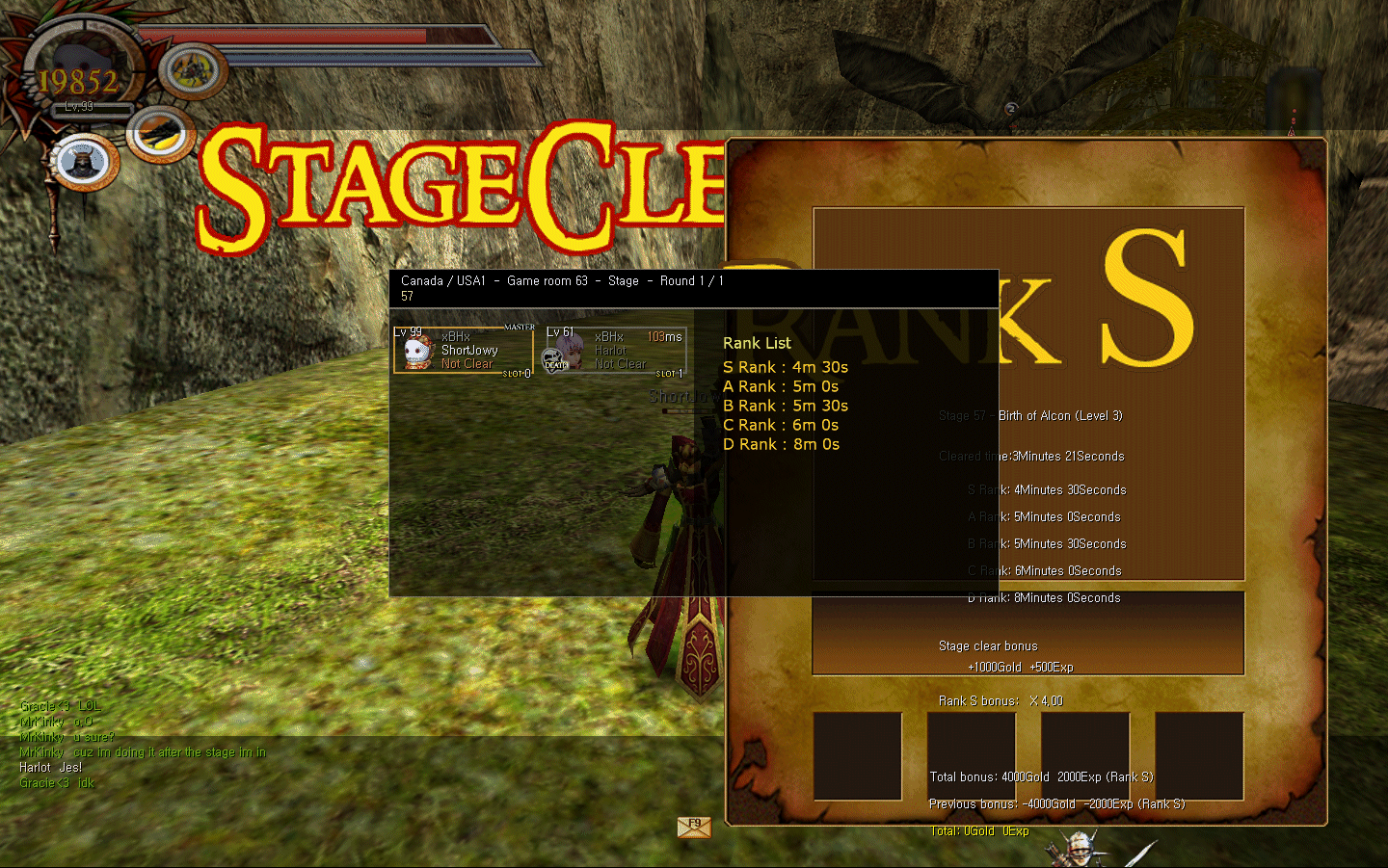The height and width of the screenshot is (868, 1388).
Task: Select Harlot's player card in slot 1
Action: click(614, 351)
